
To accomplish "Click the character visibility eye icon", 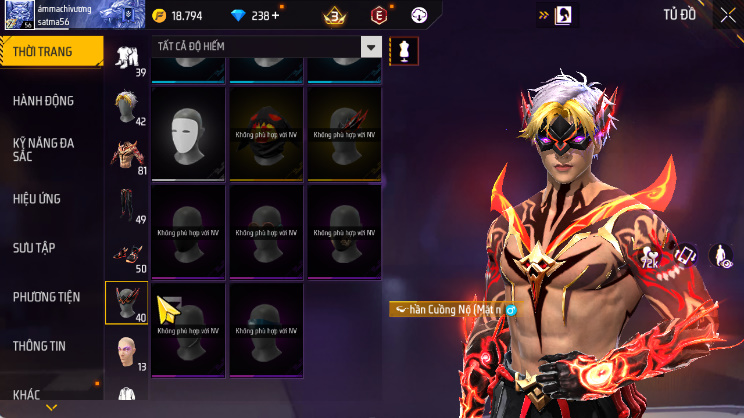I will click(720, 257).
